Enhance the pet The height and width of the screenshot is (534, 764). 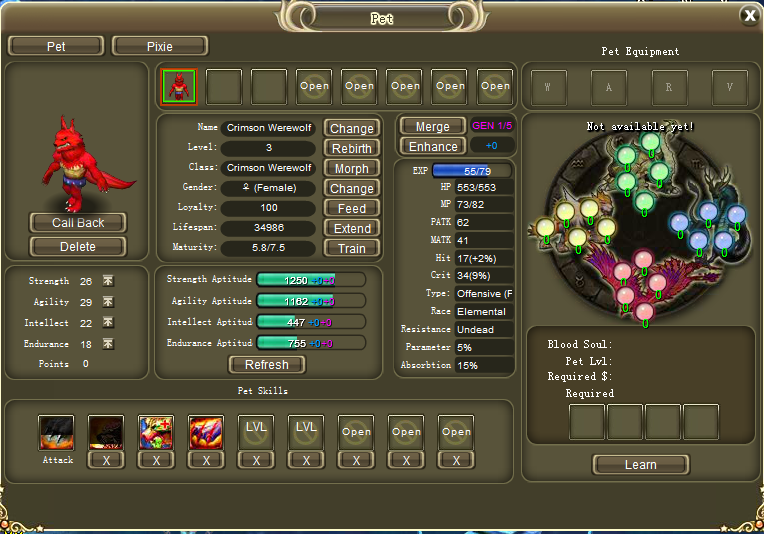point(432,146)
